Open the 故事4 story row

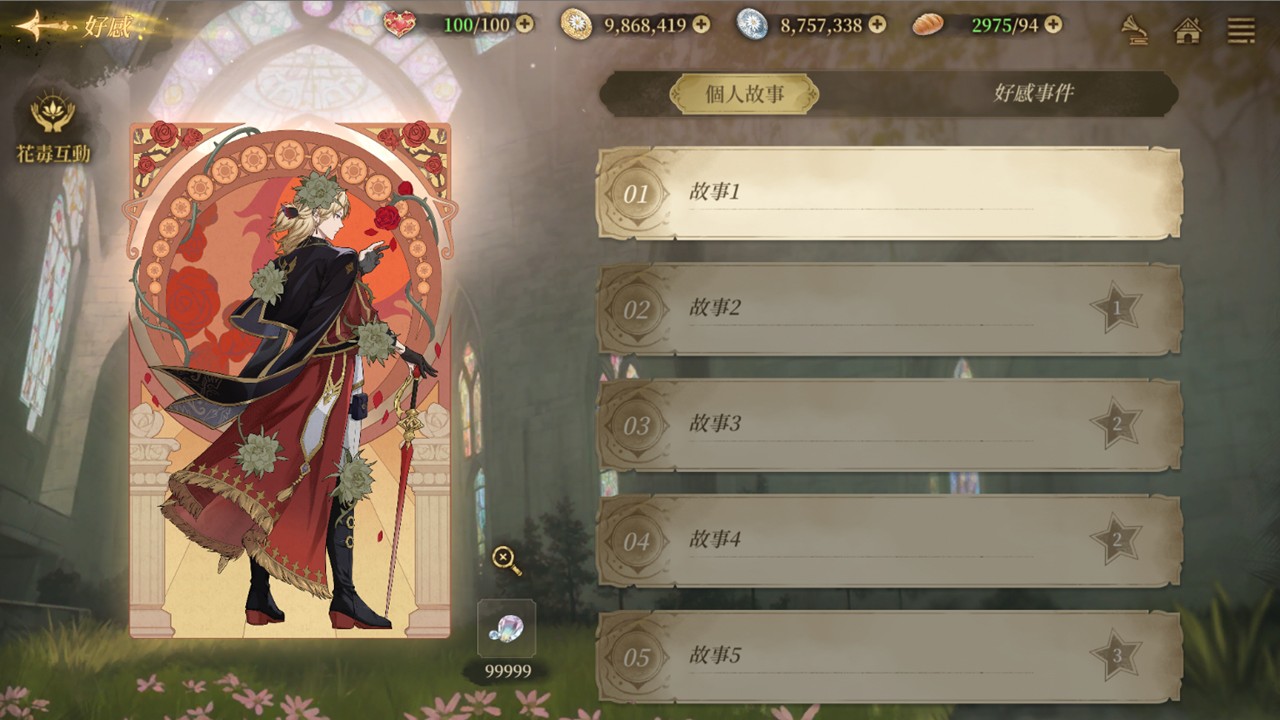click(x=889, y=541)
